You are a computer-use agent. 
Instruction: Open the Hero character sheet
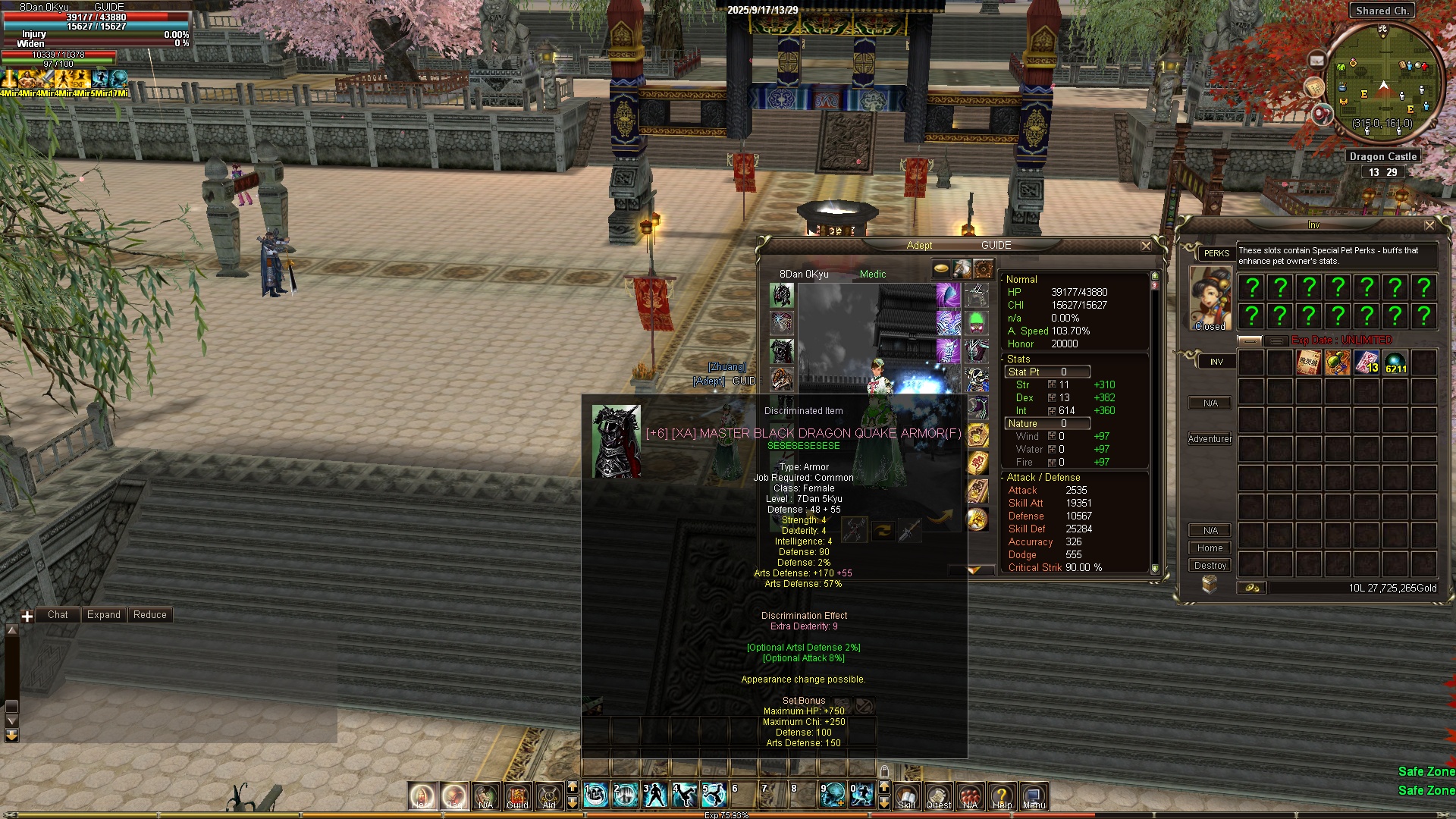click(x=422, y=795)
